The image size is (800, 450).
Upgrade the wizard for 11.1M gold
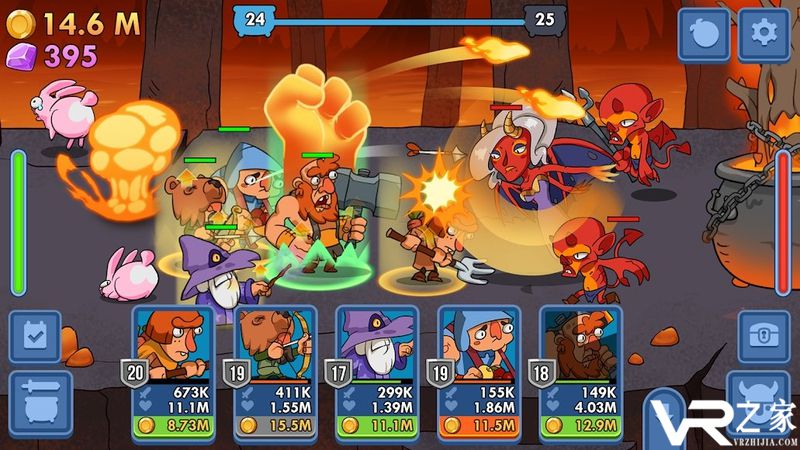click(376, 427)
